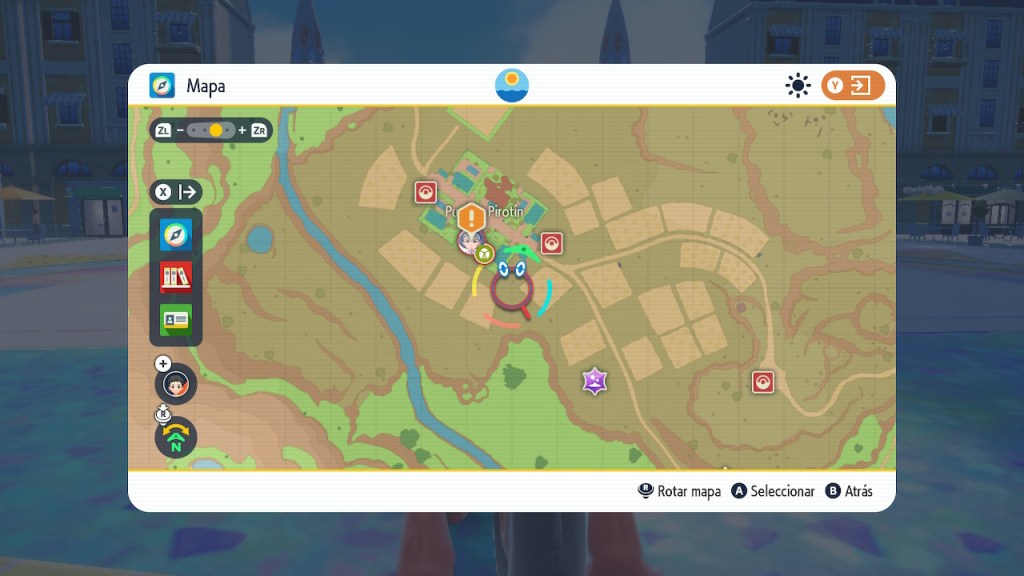
Task: Collapse the side panel with the arrow toggle
Action: coord(176,192)
